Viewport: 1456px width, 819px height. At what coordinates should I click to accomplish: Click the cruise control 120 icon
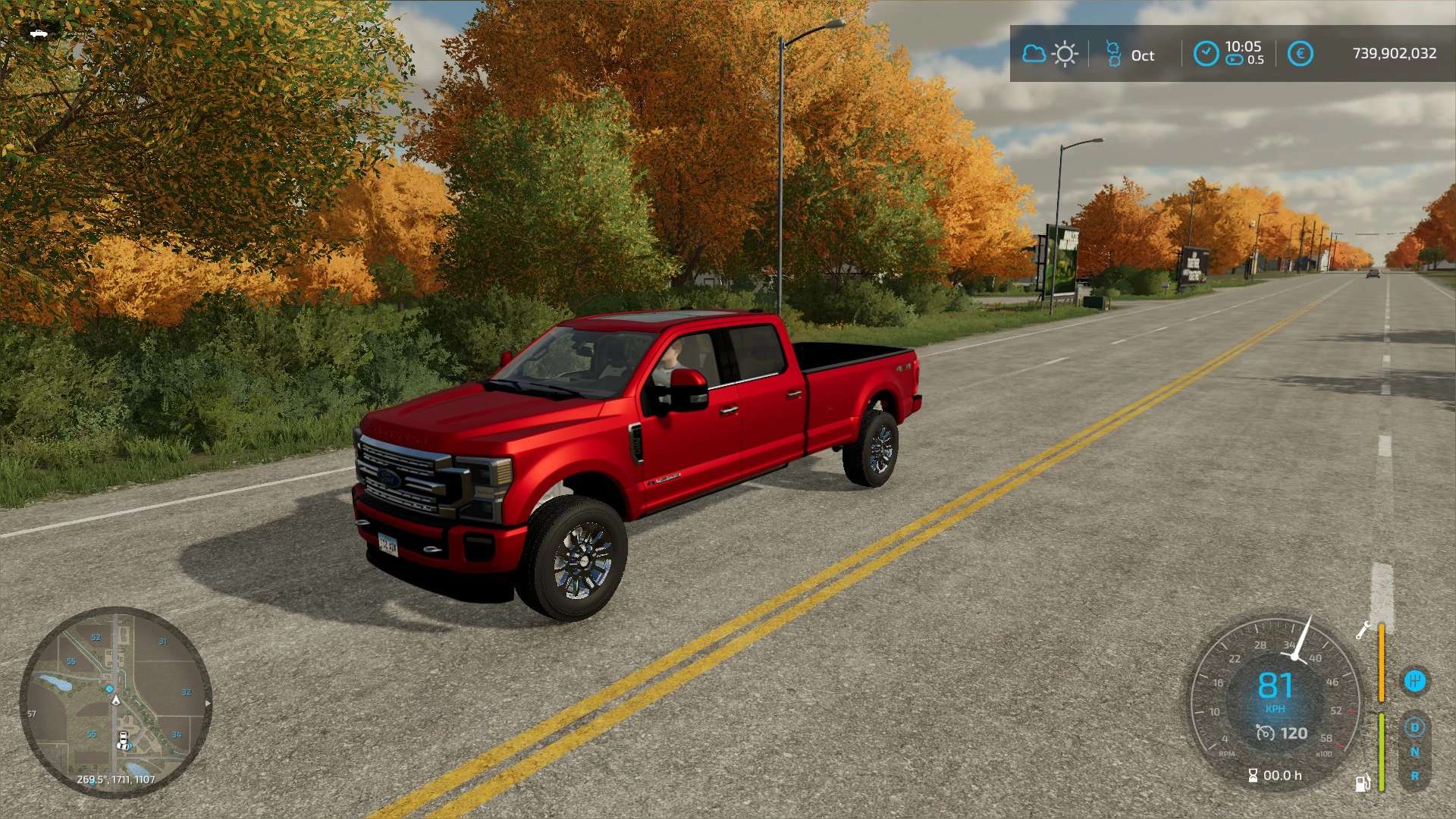(x=1266, y=733)
